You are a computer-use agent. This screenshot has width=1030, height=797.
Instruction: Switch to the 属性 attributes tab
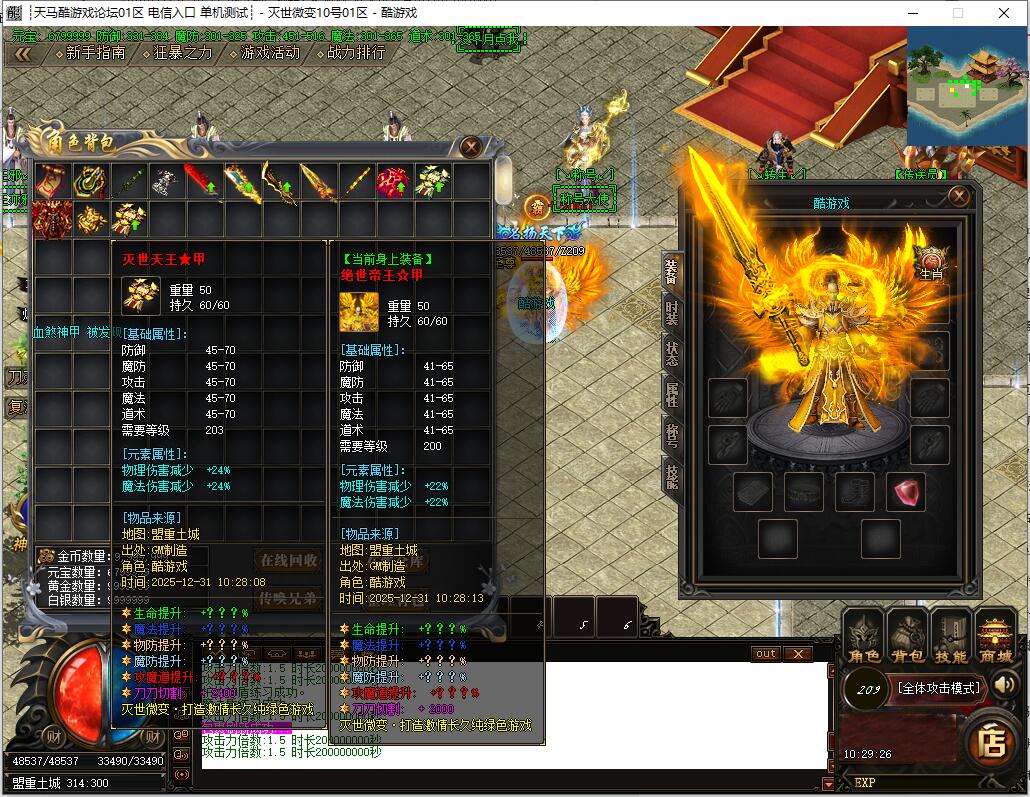[671, 396]
